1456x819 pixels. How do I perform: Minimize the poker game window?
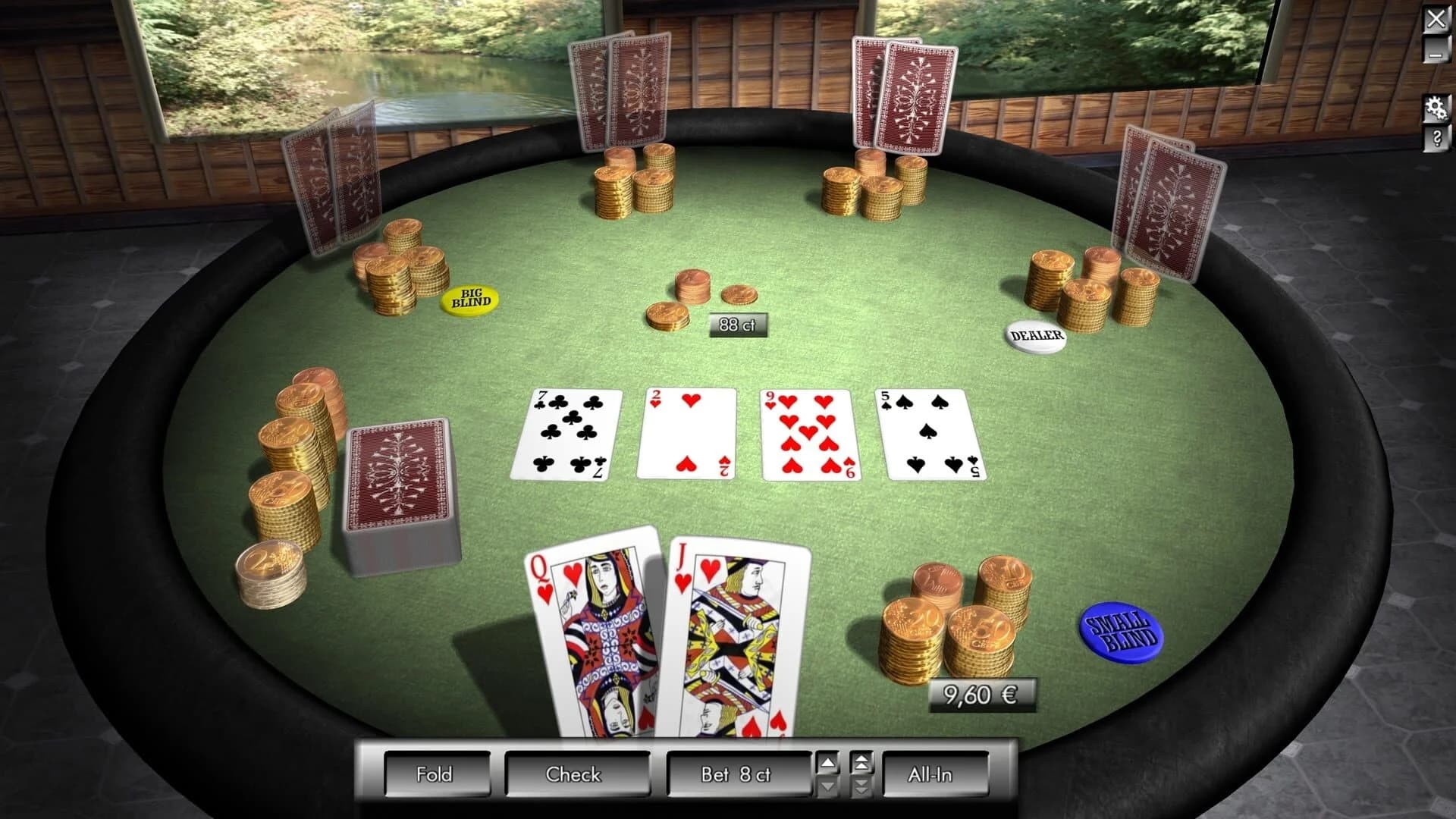[1436, 55]
